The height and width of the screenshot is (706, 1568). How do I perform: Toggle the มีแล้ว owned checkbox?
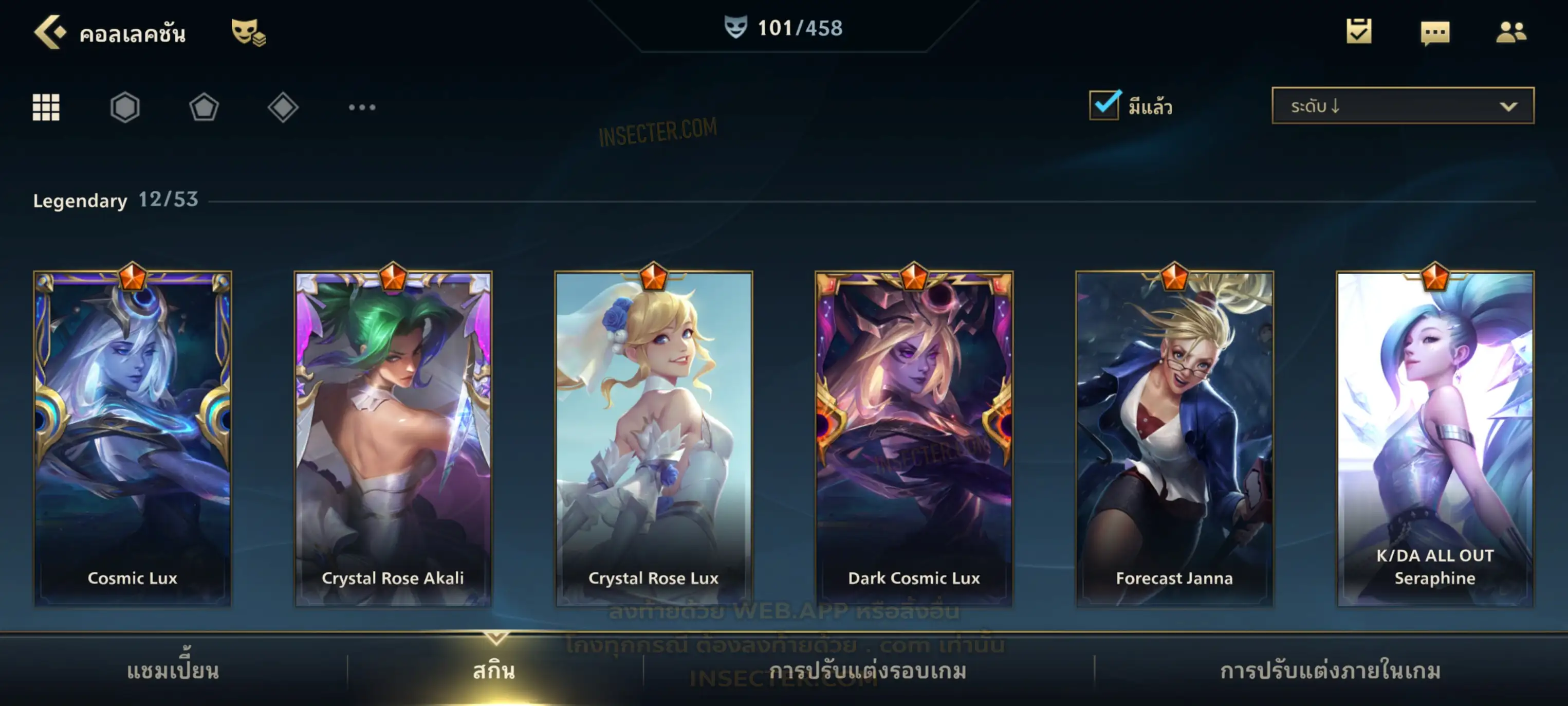pyautogui.click(x=1104, y=106)
